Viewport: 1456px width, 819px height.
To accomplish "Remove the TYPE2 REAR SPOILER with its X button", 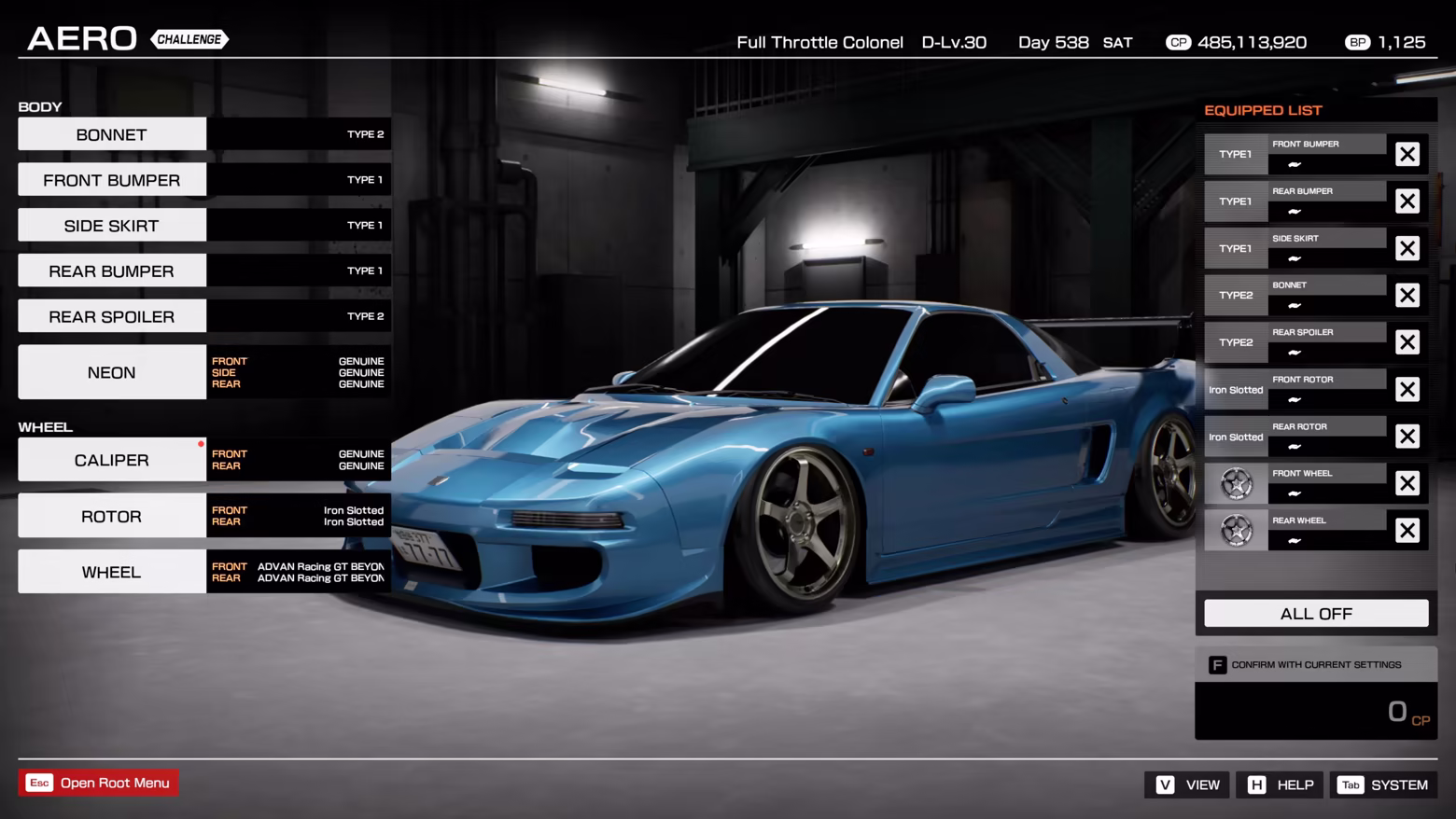I will (x=1407, y=341).
